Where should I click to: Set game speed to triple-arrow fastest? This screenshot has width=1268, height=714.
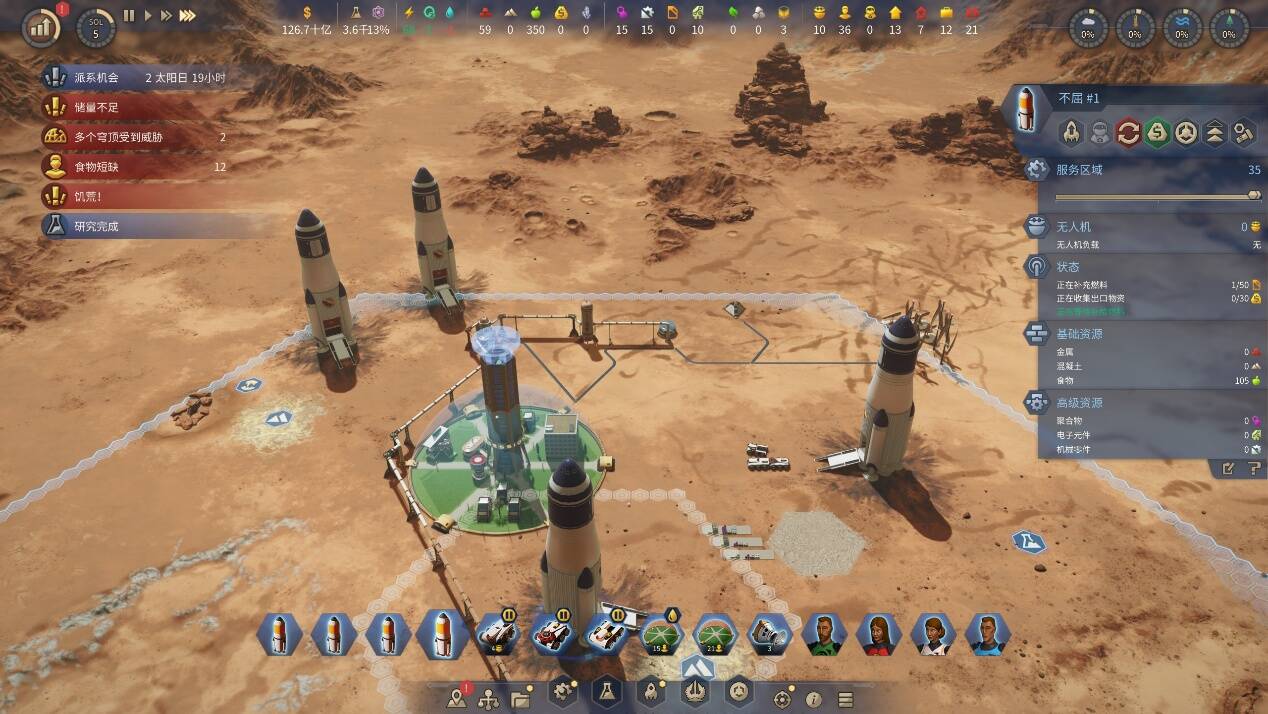click(187, 16)
